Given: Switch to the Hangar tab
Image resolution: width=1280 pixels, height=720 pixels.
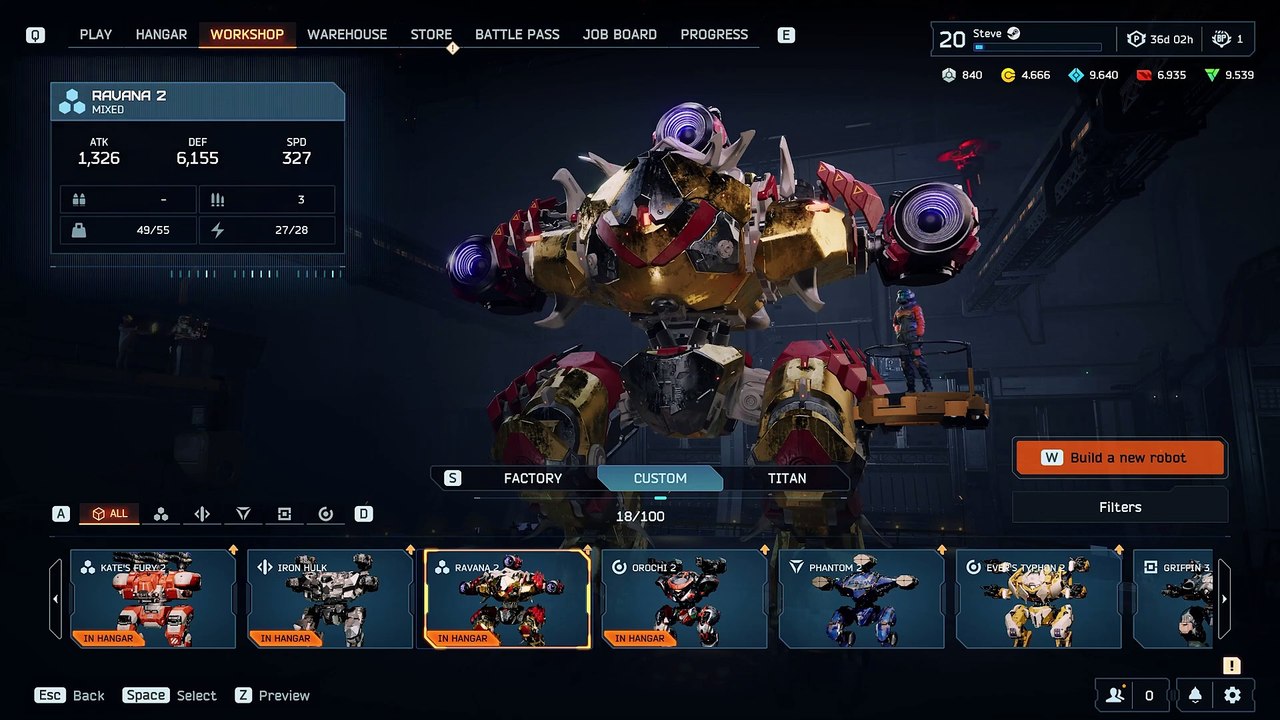Looking at the screenshot, I should 161,34.
